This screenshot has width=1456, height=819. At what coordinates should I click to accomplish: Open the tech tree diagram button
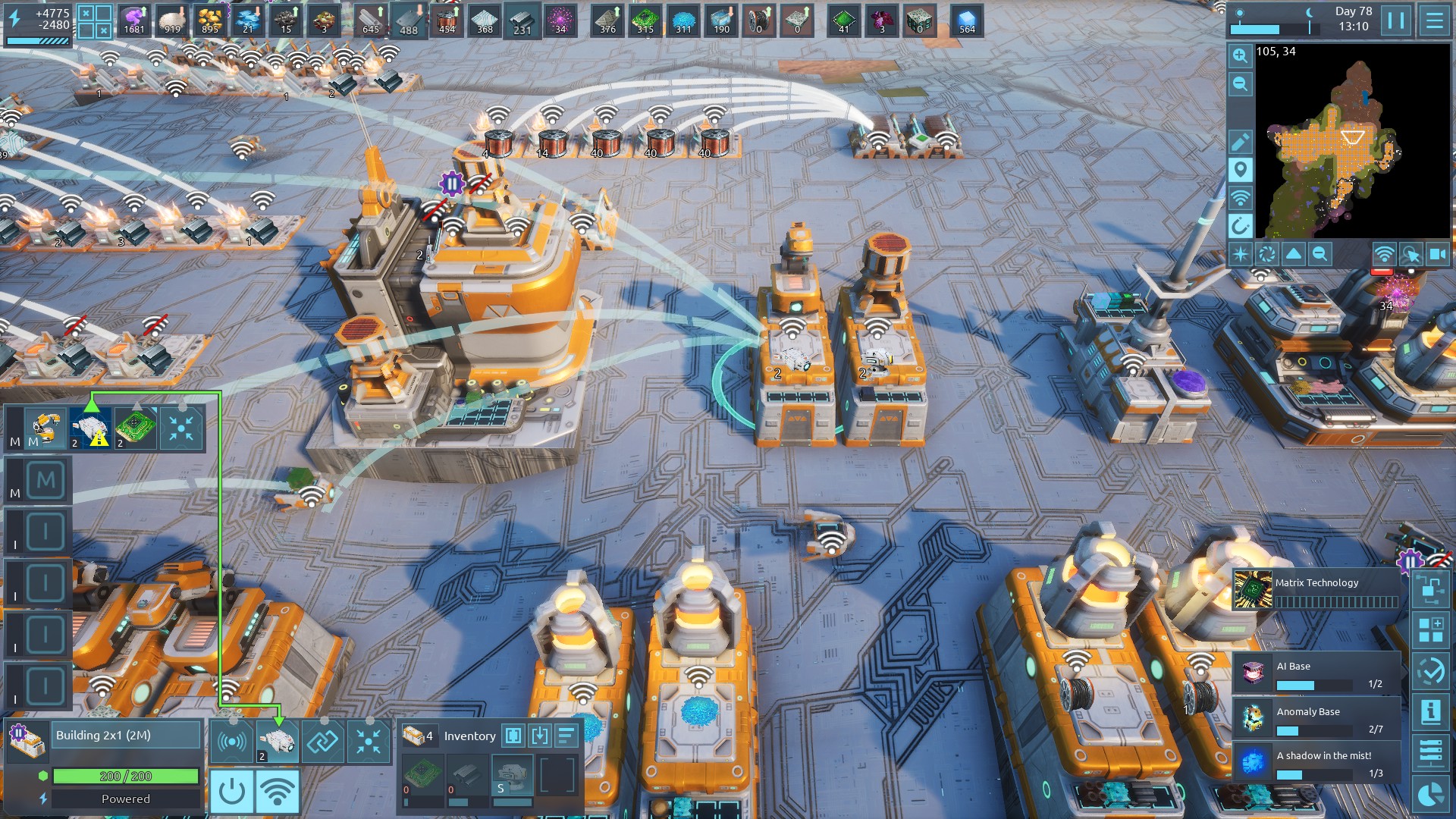[1430, 590]
